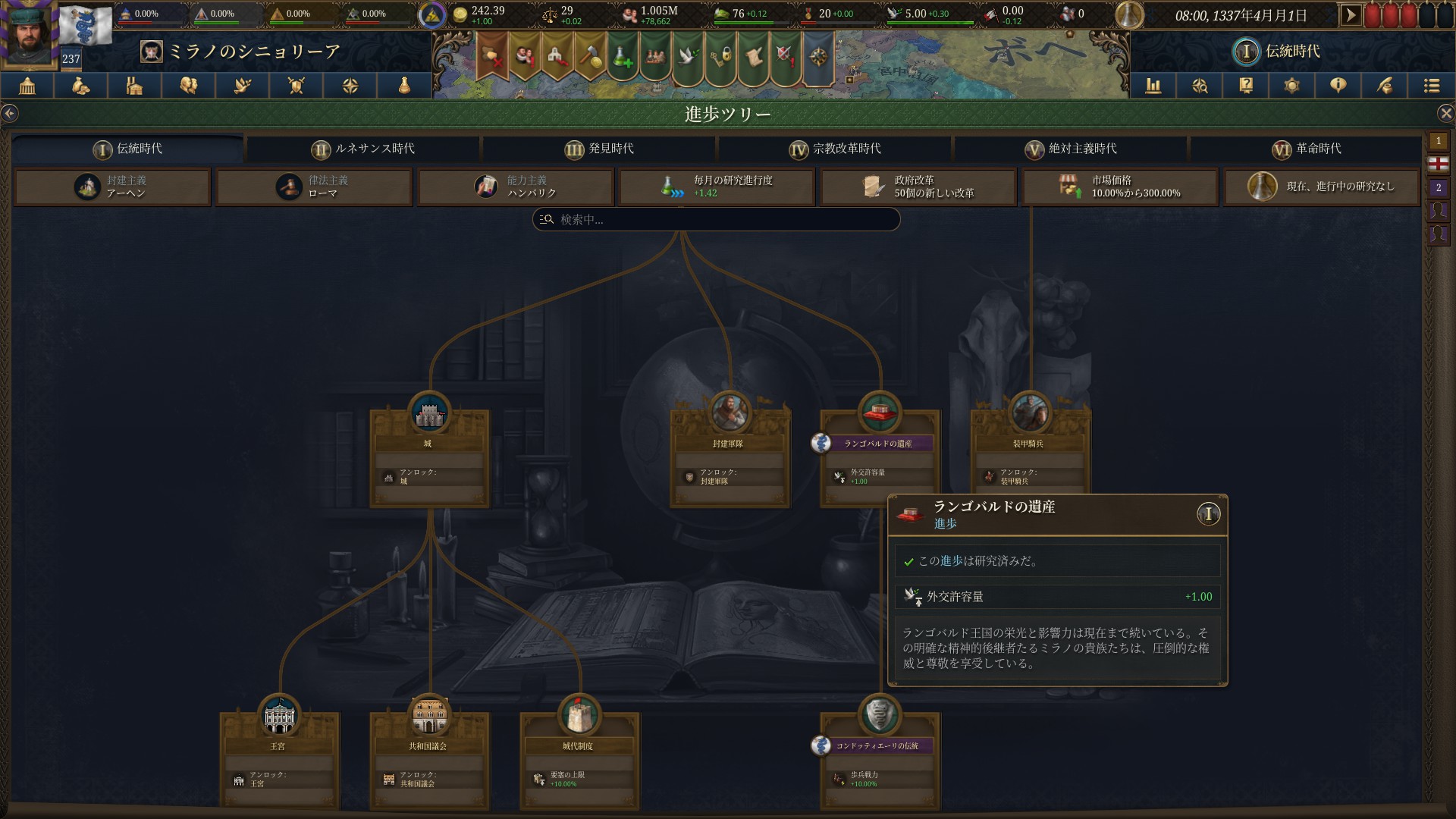Toggle sidebar shortcut numbered 1
The height and width of the screenshot is (819, 1456).
tap(1439, 140)
